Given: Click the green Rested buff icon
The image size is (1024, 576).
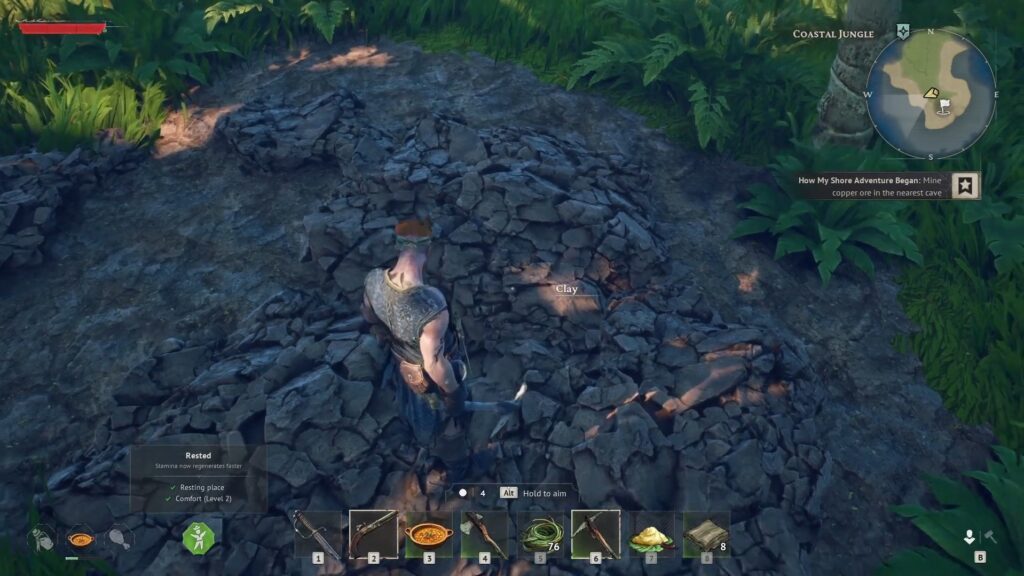Looking at the screenshot, I should coord(197,537).
